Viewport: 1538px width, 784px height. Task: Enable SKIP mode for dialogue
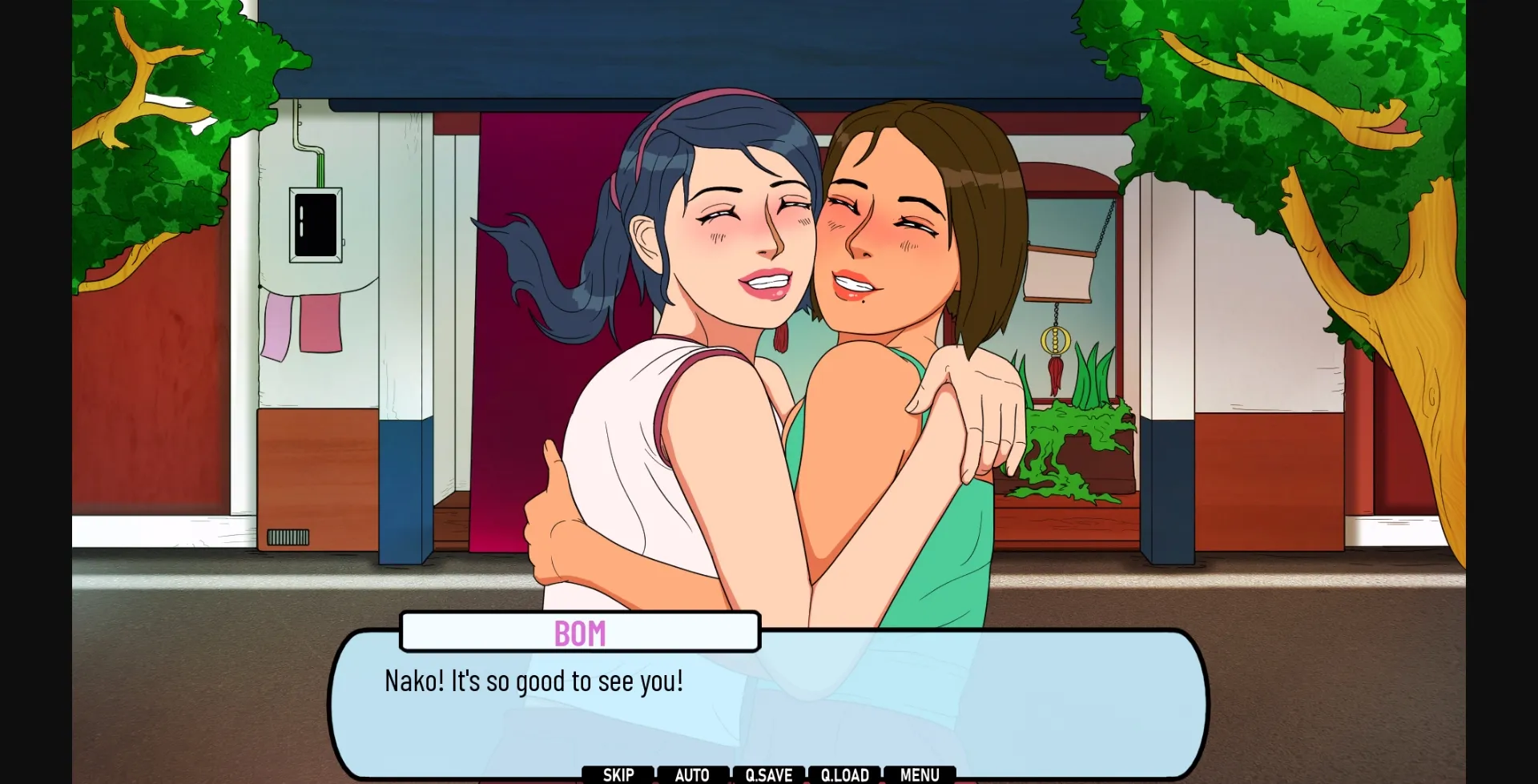click(x=619, y=774)
